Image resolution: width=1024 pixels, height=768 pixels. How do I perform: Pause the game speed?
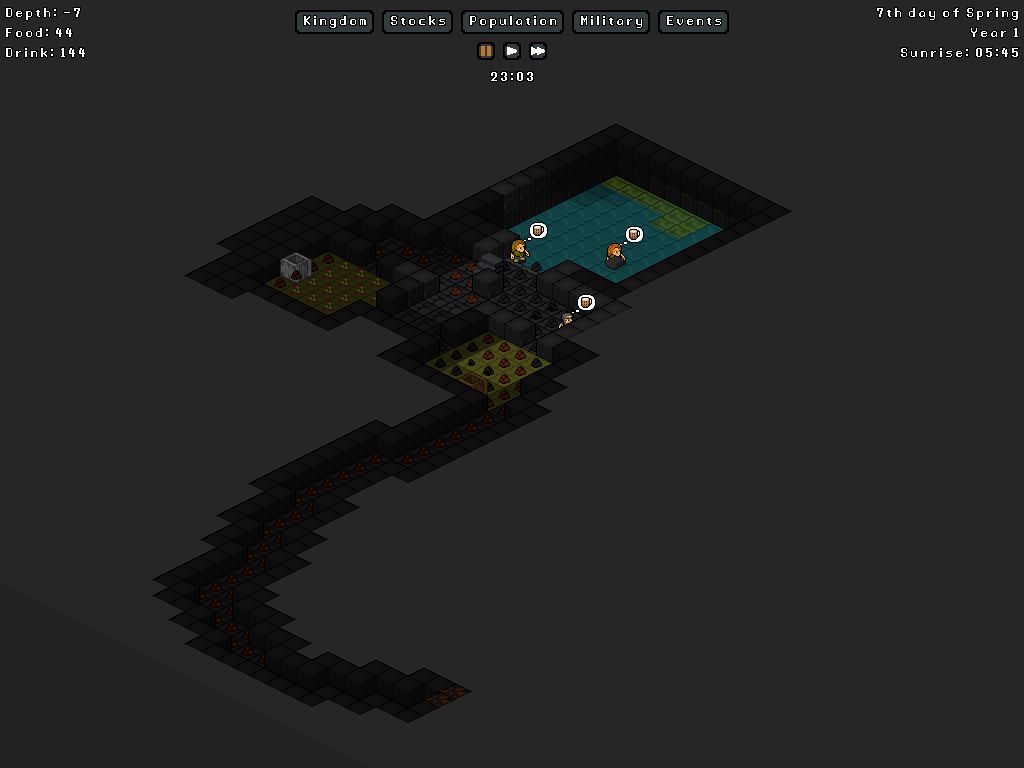click(x=486, y=51)
